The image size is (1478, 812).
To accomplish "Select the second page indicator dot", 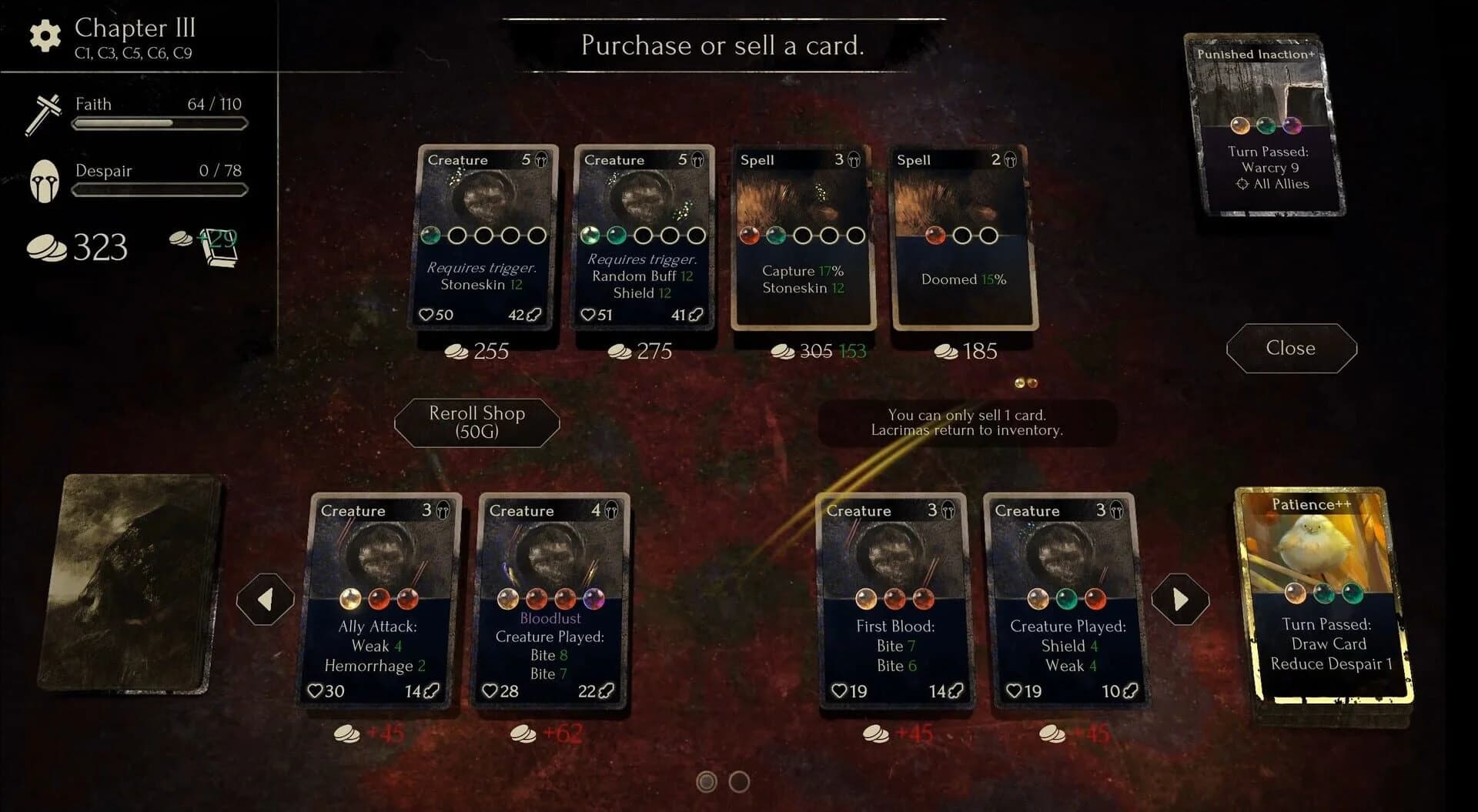I will click(x=738, y=780).
